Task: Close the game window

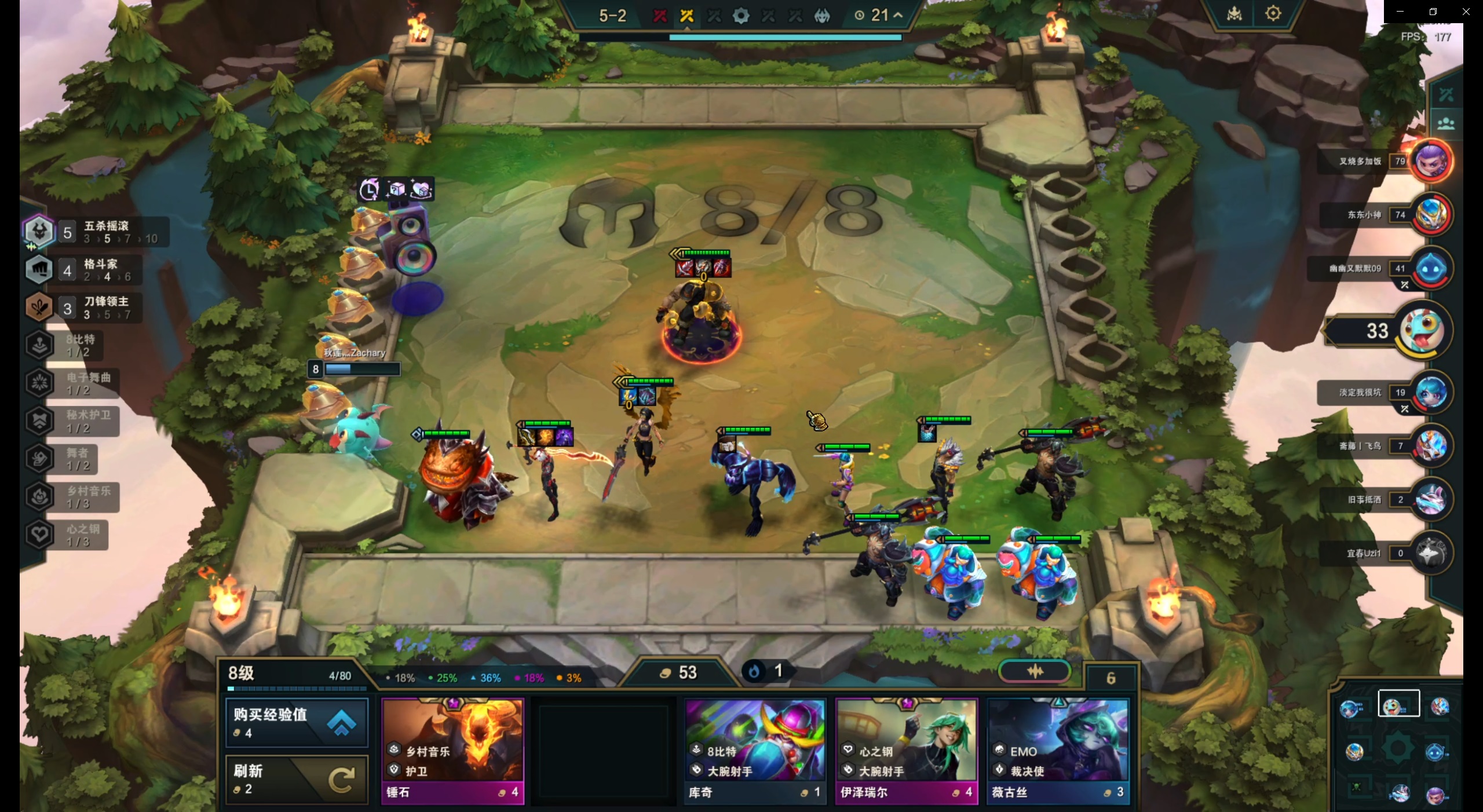Action: tap(1466, 12)
